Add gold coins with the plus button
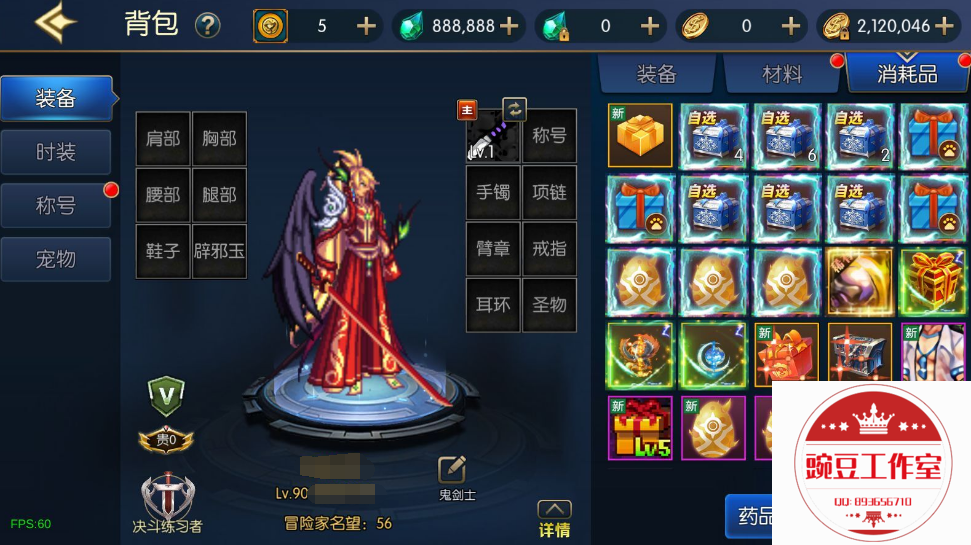 click(945, 26)
